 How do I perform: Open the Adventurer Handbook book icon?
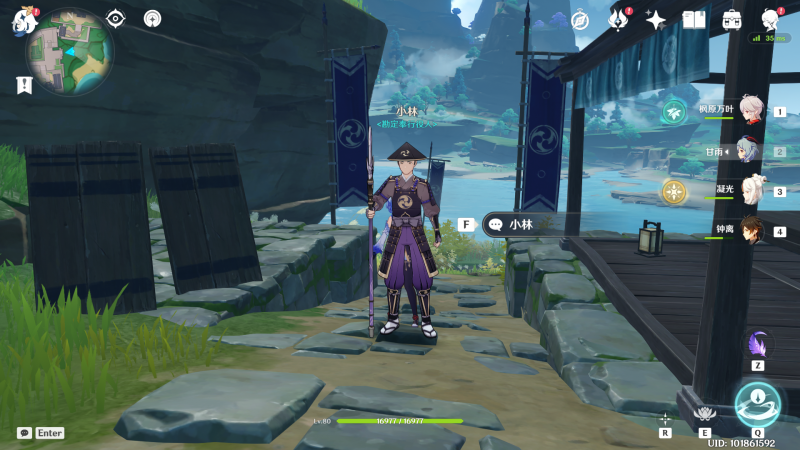(x=694, y=20)
